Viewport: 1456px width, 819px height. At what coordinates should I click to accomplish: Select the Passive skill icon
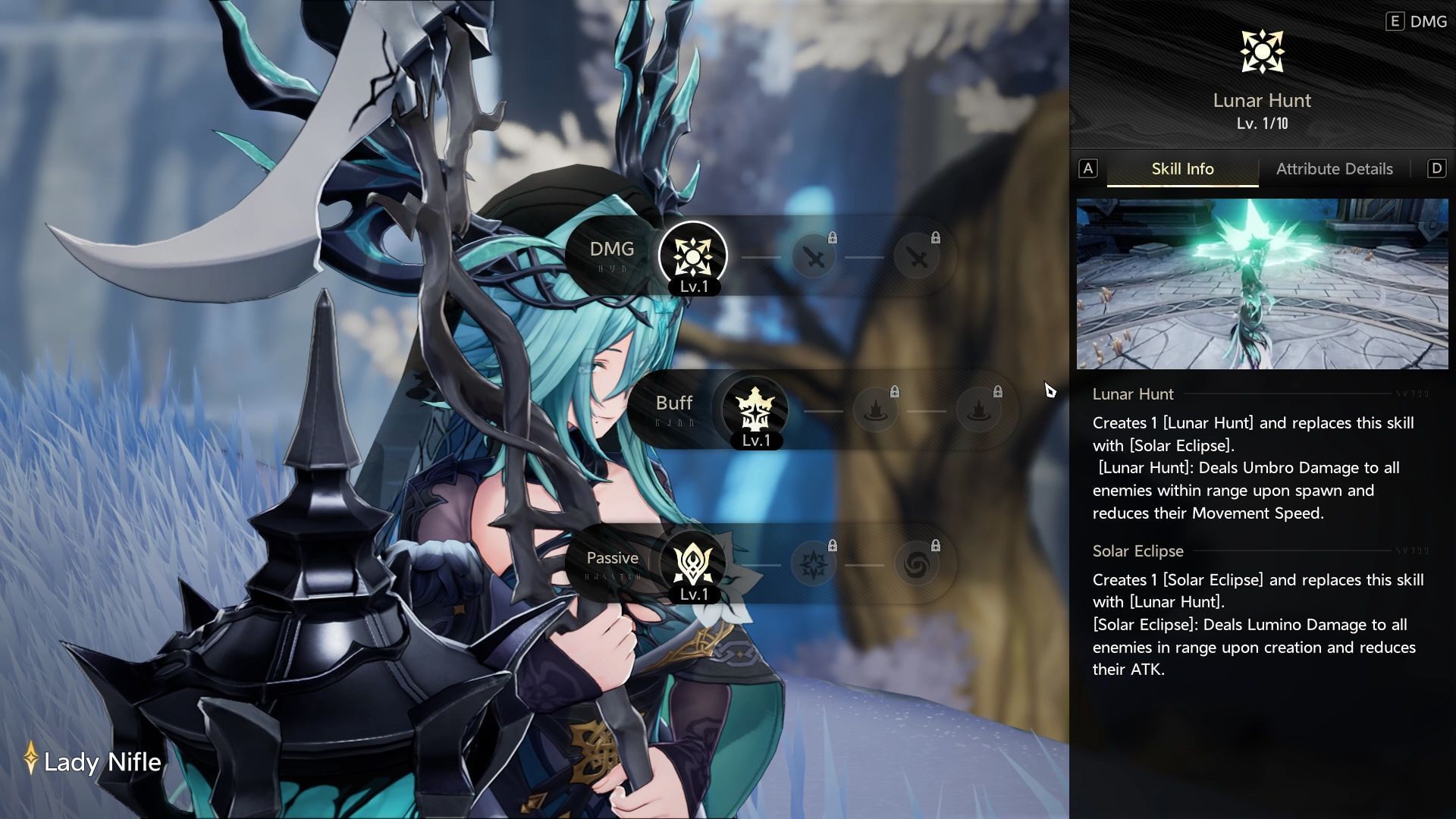coord(692,563)
